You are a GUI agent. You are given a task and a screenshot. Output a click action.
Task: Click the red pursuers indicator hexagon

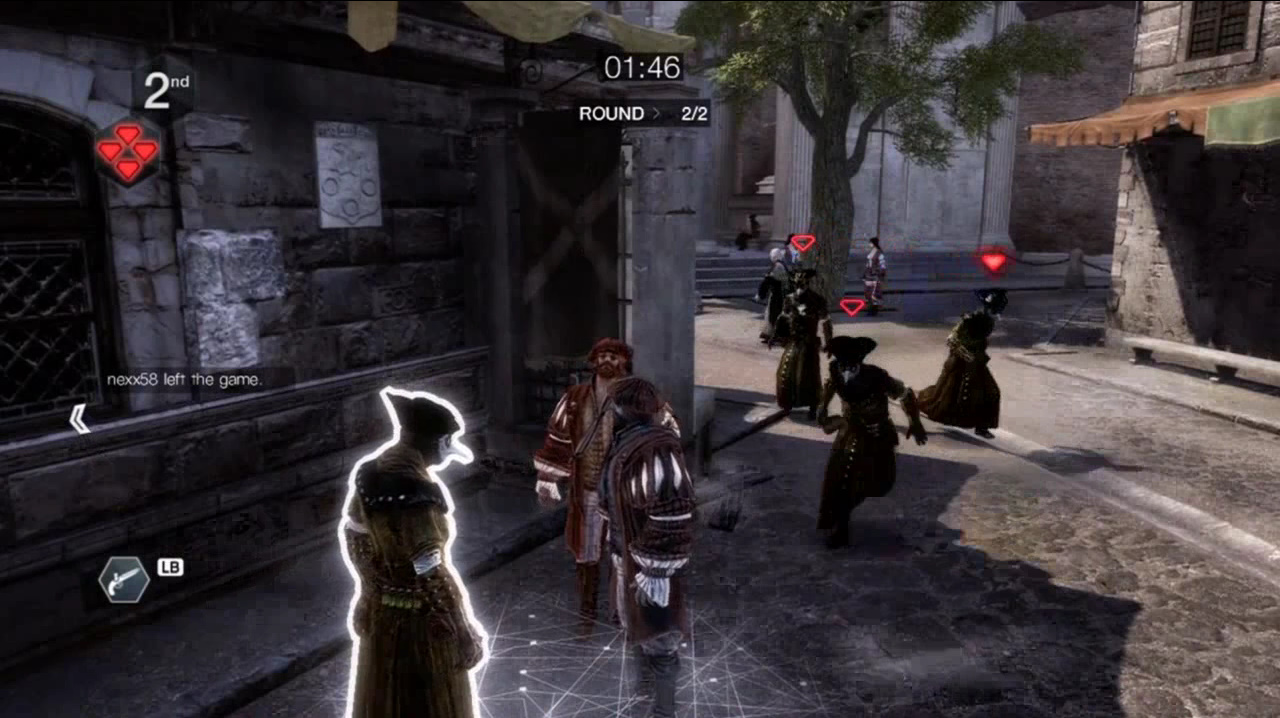(127, 151)
